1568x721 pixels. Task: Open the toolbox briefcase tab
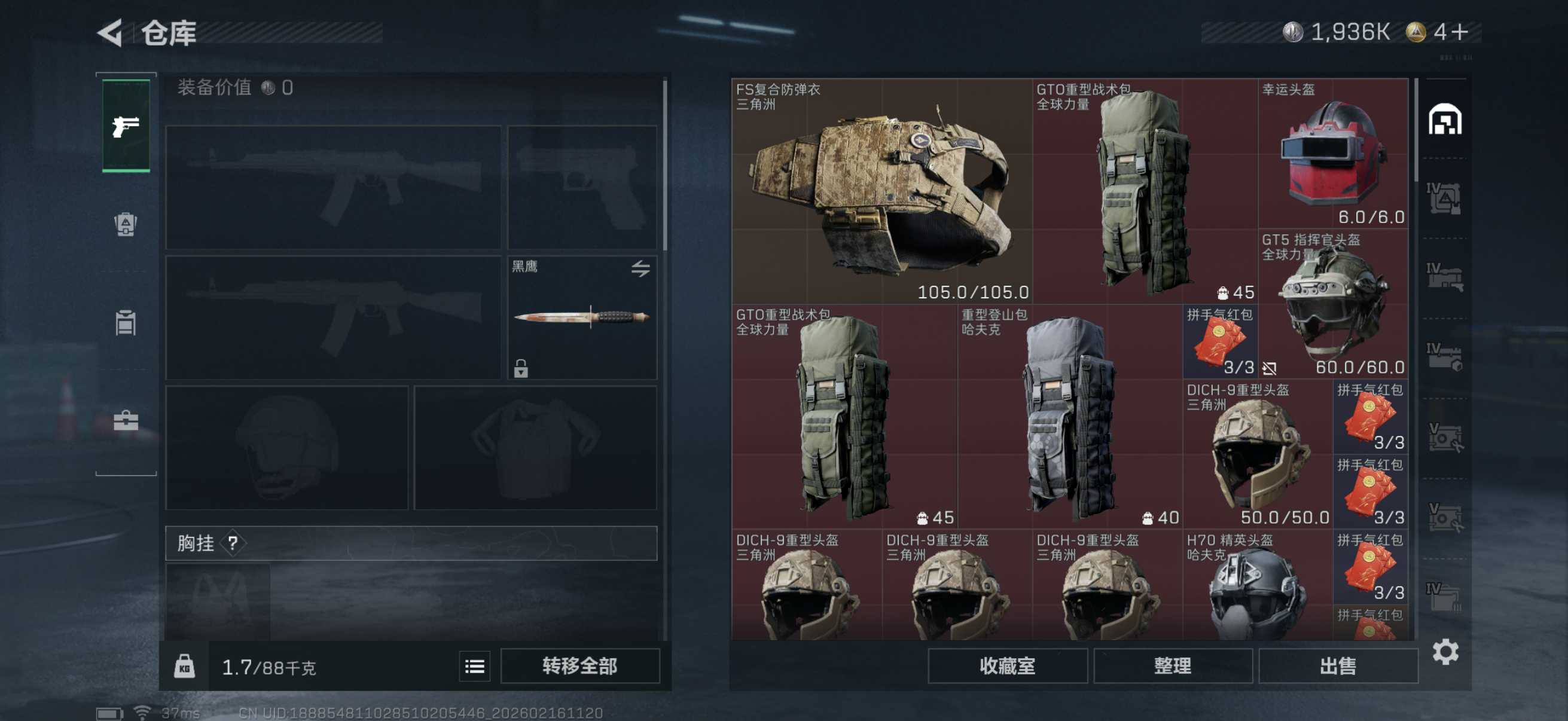(x=126, y=420)
